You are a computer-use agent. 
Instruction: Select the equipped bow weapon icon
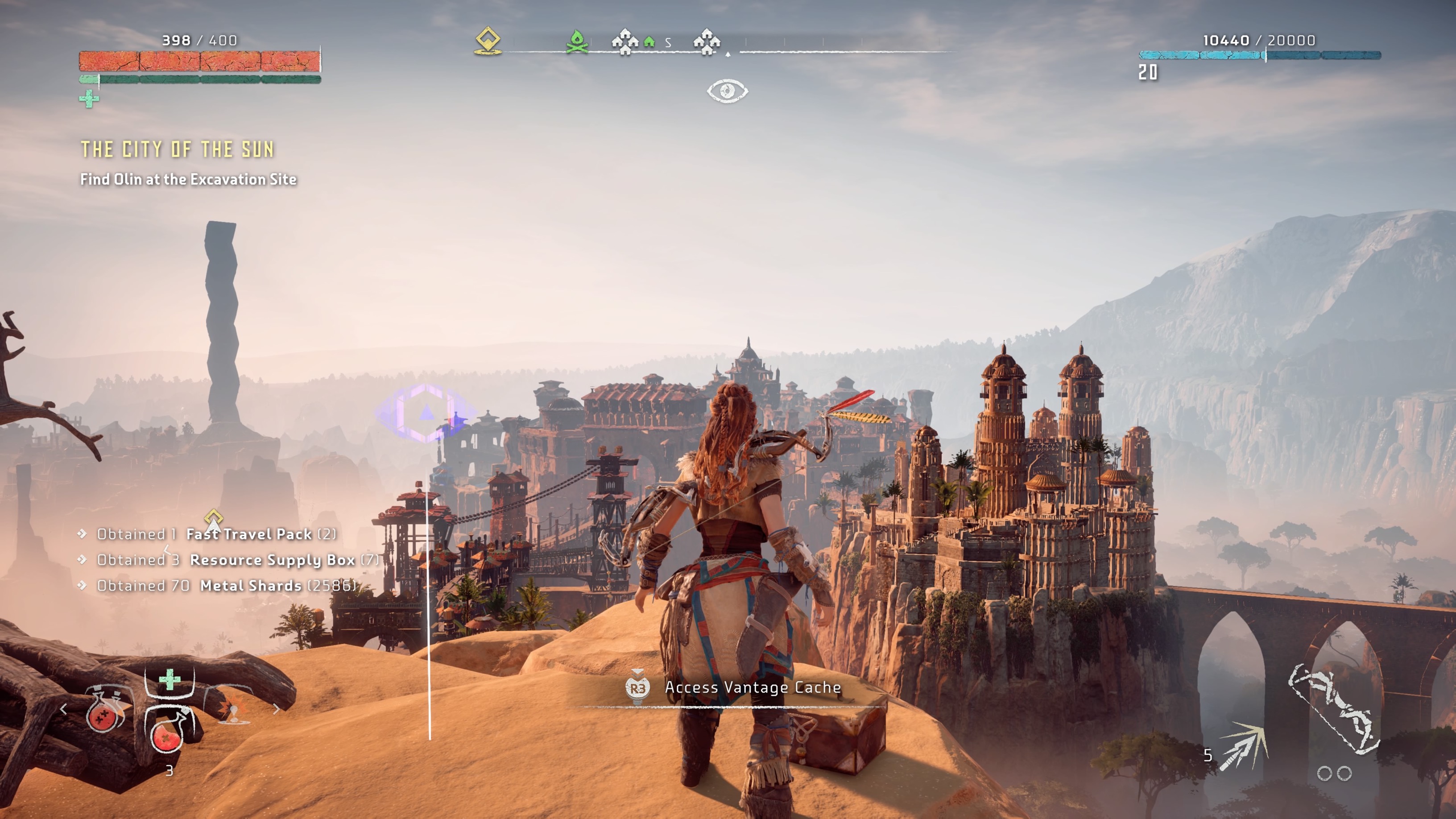[x=1334, y=709]
